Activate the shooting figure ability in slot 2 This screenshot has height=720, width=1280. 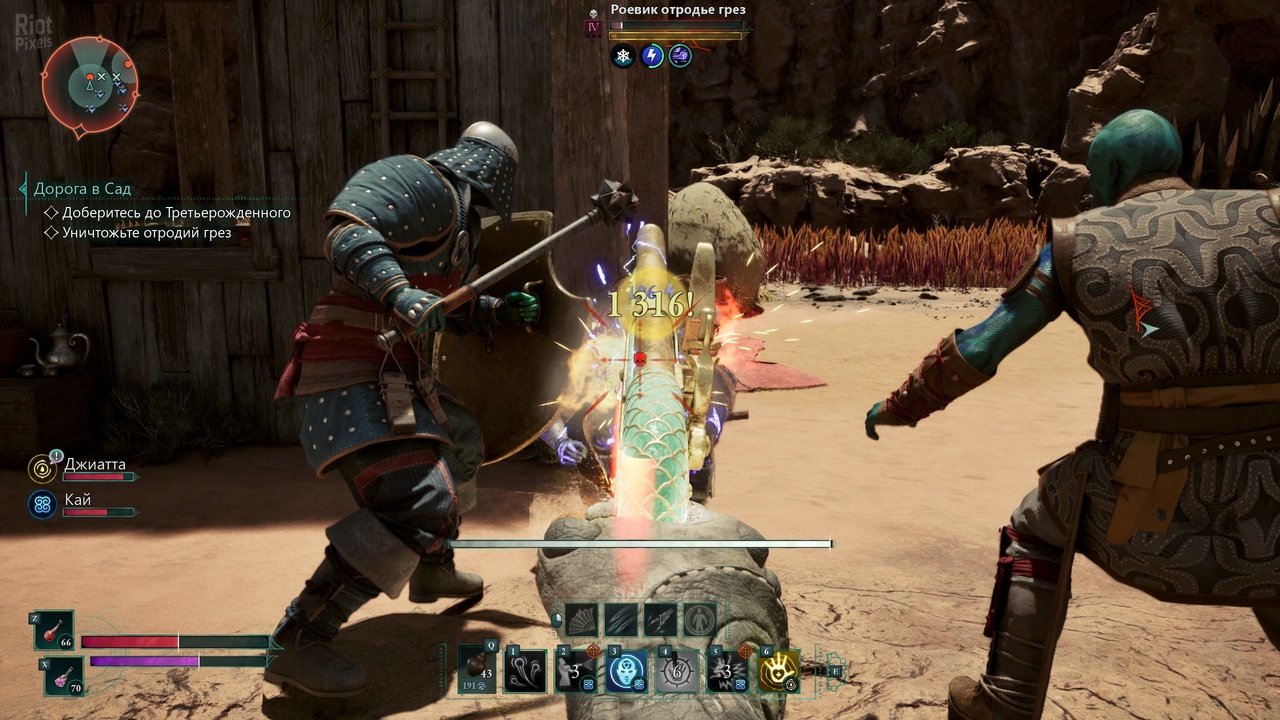tap(576, 670)
